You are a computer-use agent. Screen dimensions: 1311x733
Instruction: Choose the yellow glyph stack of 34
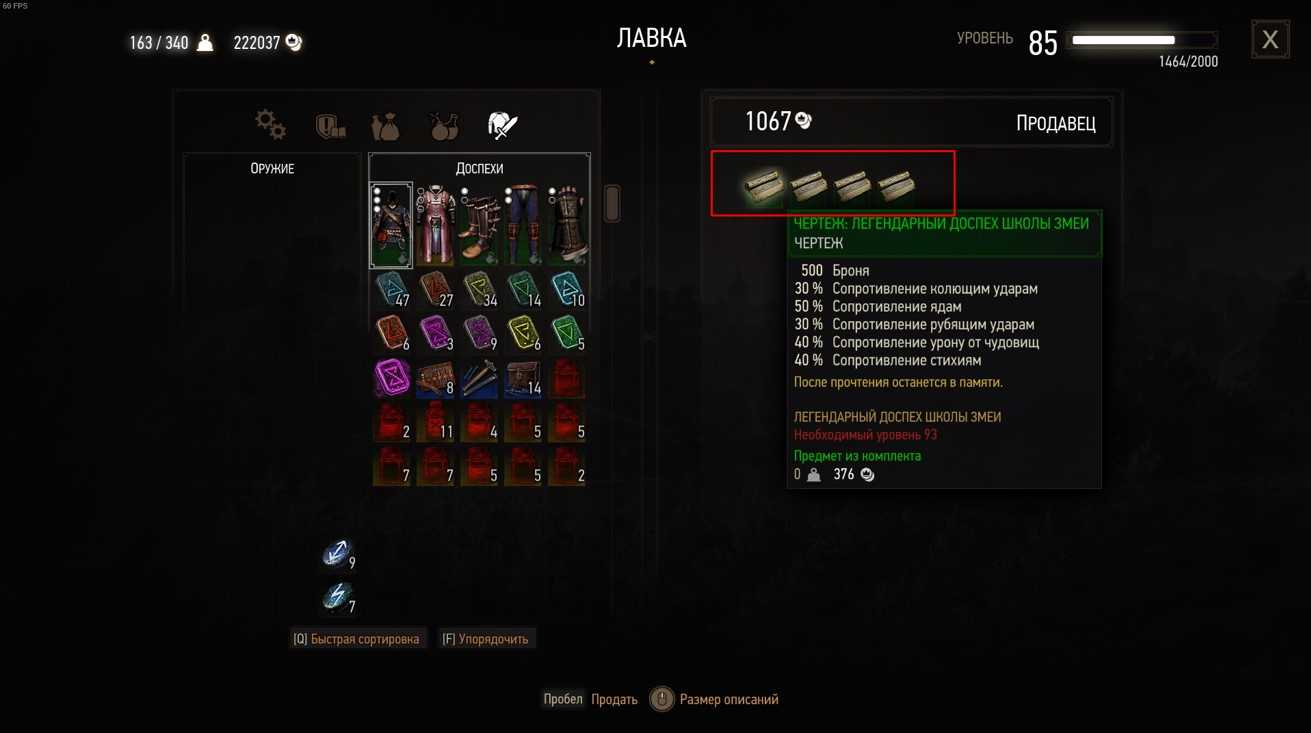point(479,289)
